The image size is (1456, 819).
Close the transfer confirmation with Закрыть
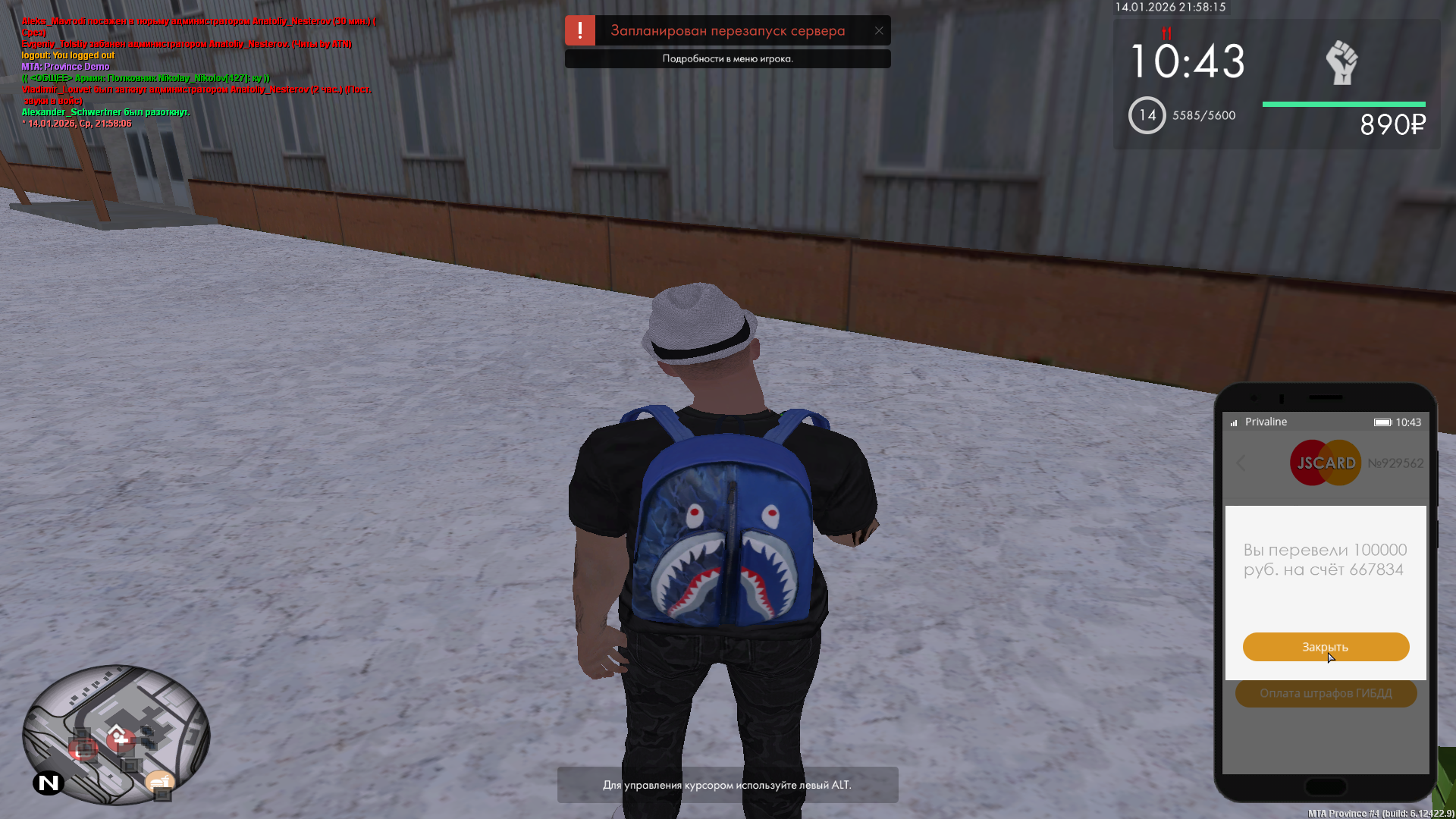tap(1326, 647)
